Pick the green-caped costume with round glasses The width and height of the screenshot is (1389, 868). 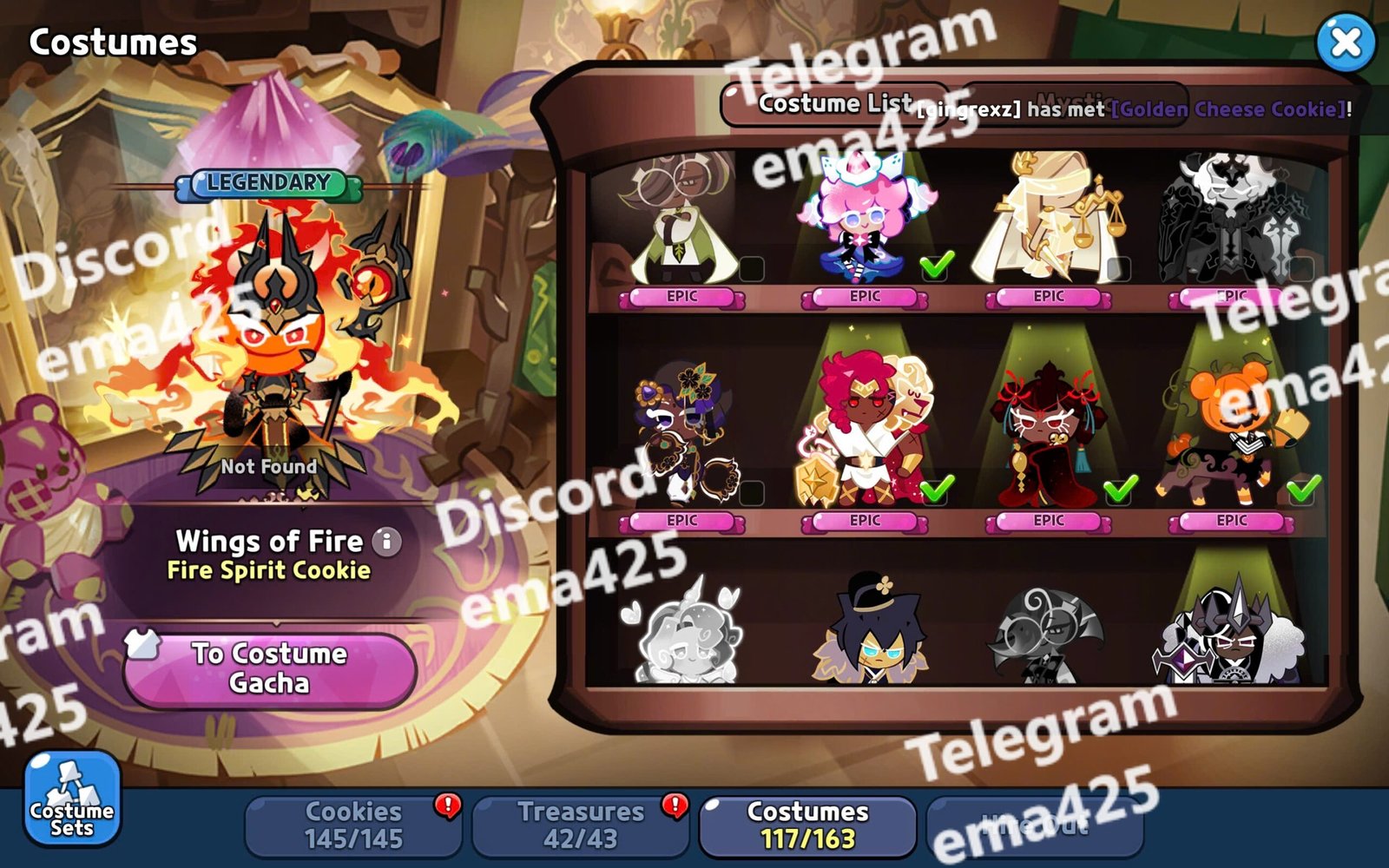681,221
